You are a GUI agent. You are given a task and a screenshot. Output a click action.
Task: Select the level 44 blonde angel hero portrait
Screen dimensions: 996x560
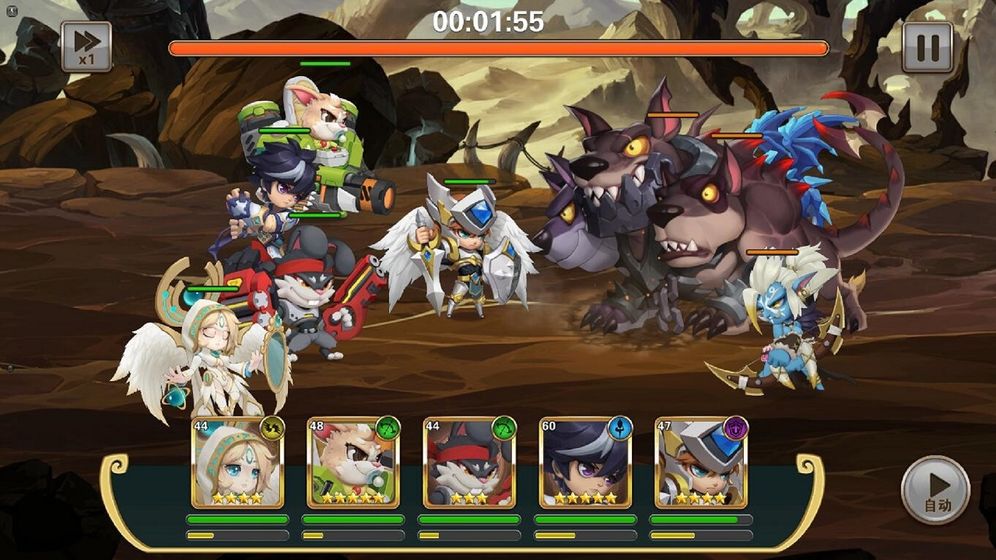click(237, 463)
